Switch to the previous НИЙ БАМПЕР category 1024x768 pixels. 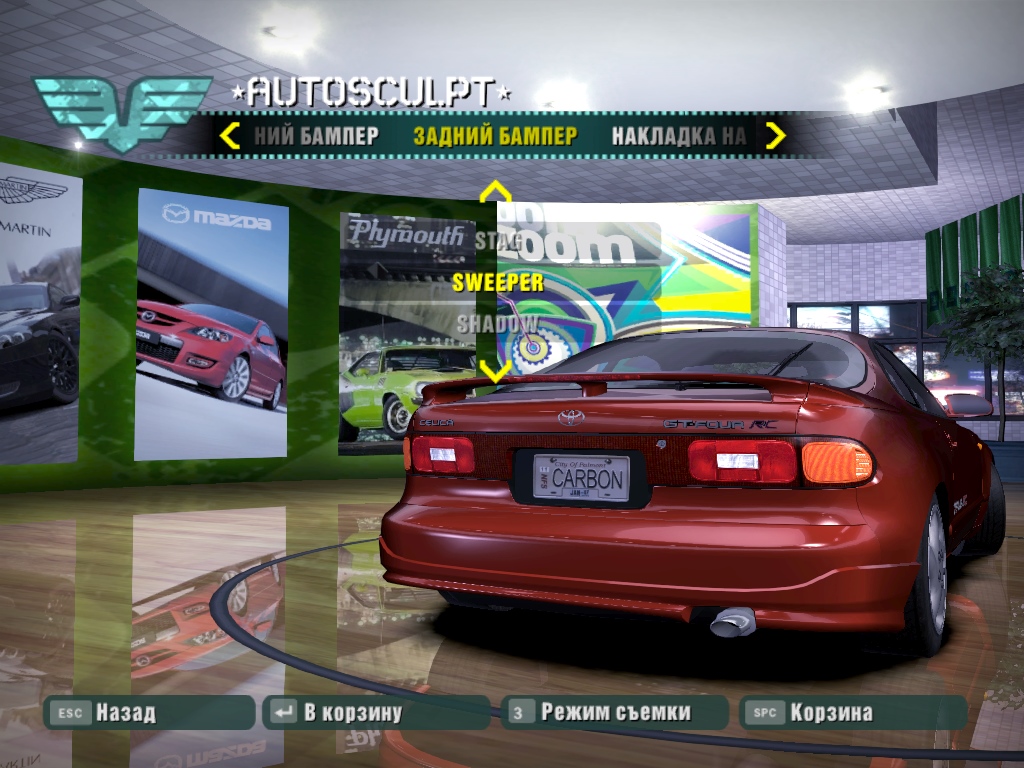tap(315, 136)
